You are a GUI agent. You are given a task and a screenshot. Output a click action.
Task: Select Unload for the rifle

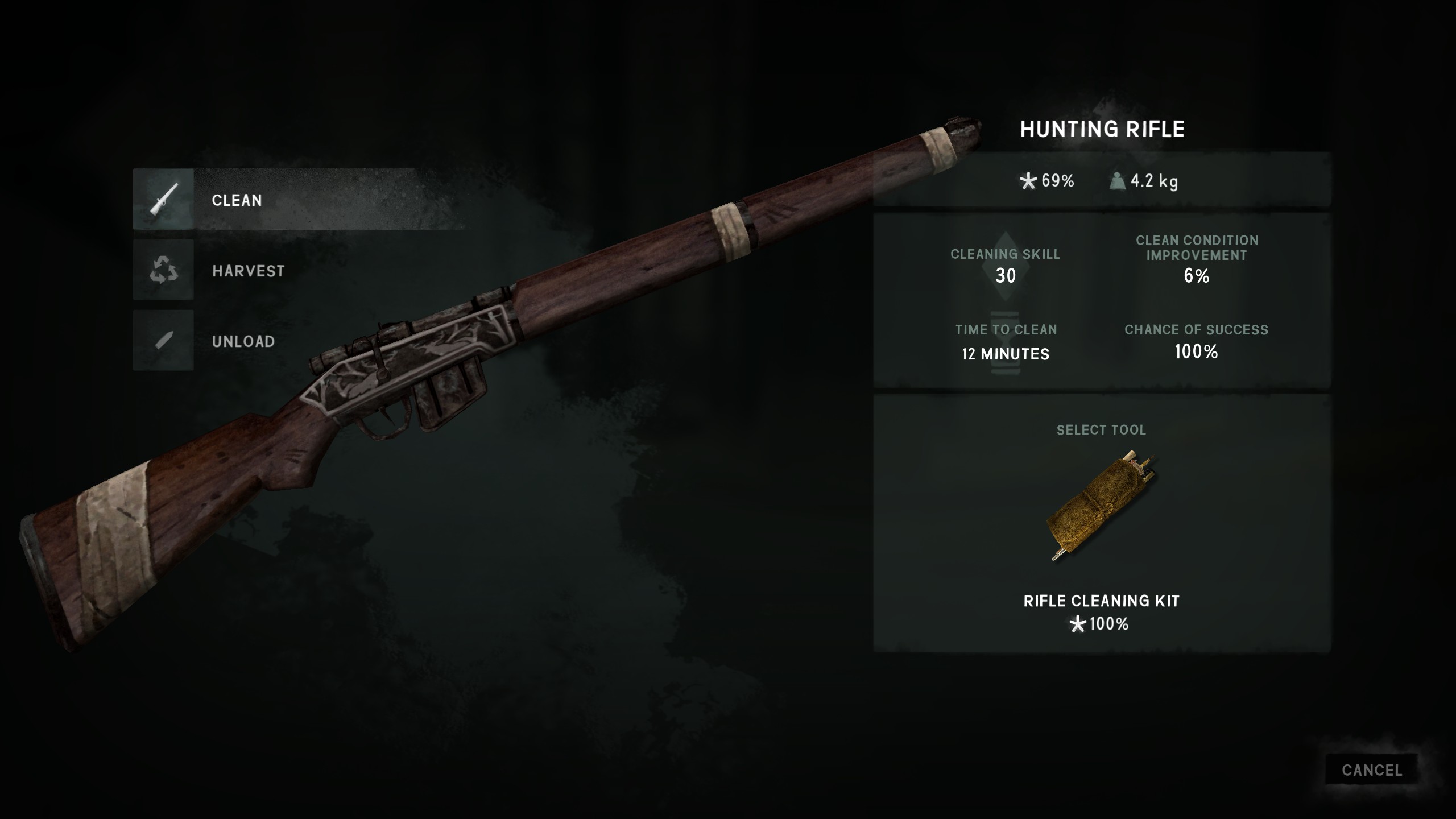pos(243,341)
